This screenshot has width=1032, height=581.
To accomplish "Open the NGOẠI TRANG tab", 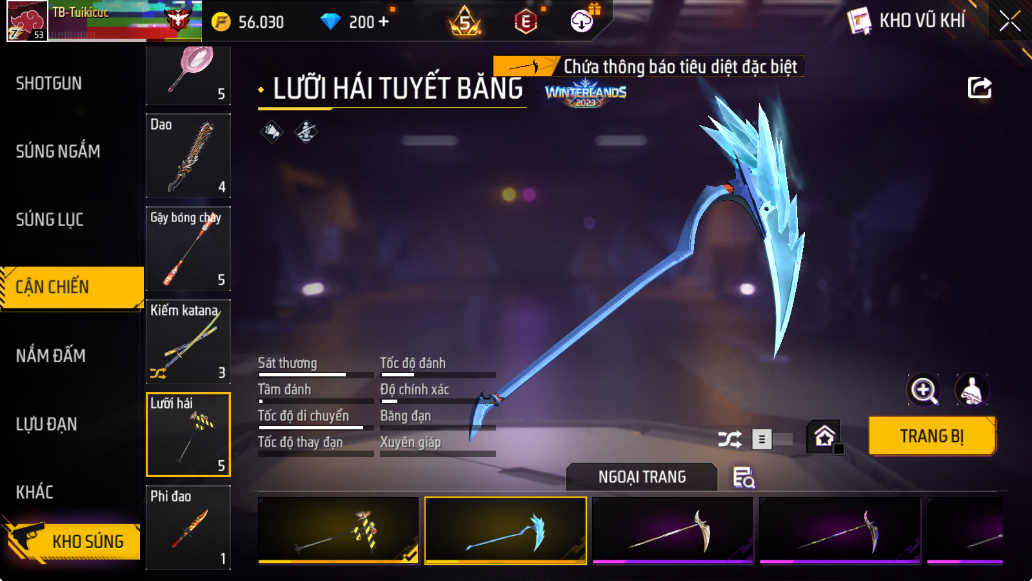I will (642, 477).
